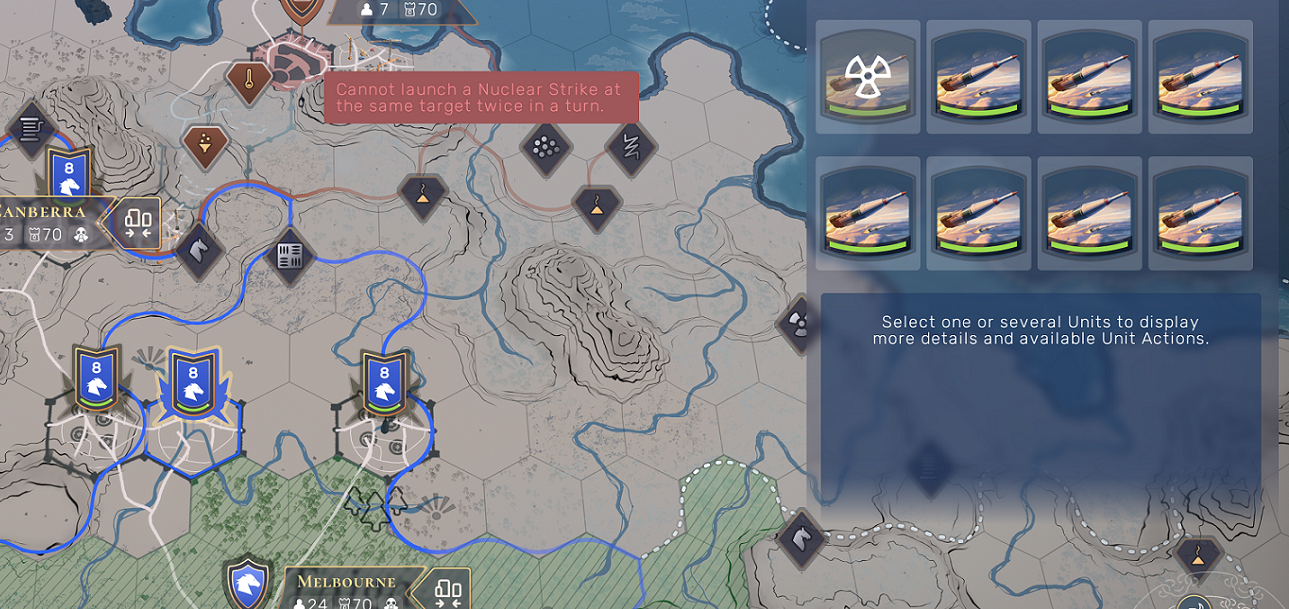Click the grid-pattern marker on the blue border
Viewport: 1289px width, 609px height.
point(289,255)
